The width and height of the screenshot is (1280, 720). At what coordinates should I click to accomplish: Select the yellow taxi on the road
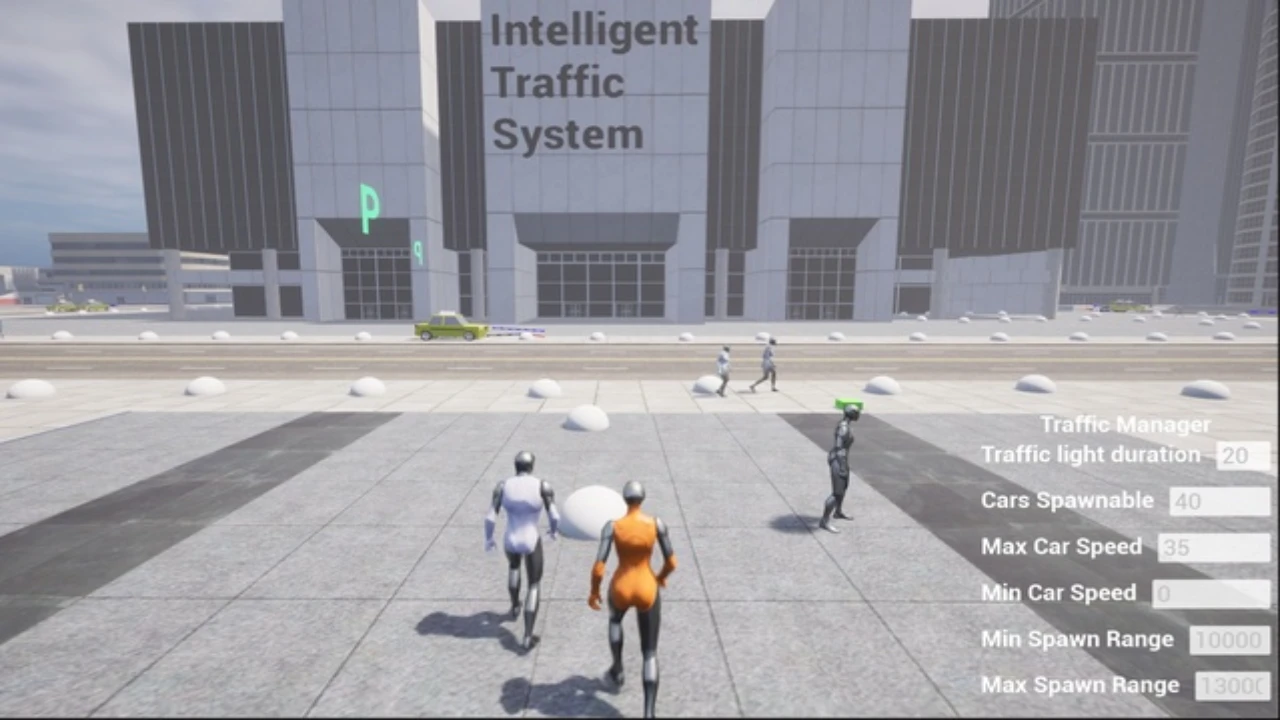(447, 326)
